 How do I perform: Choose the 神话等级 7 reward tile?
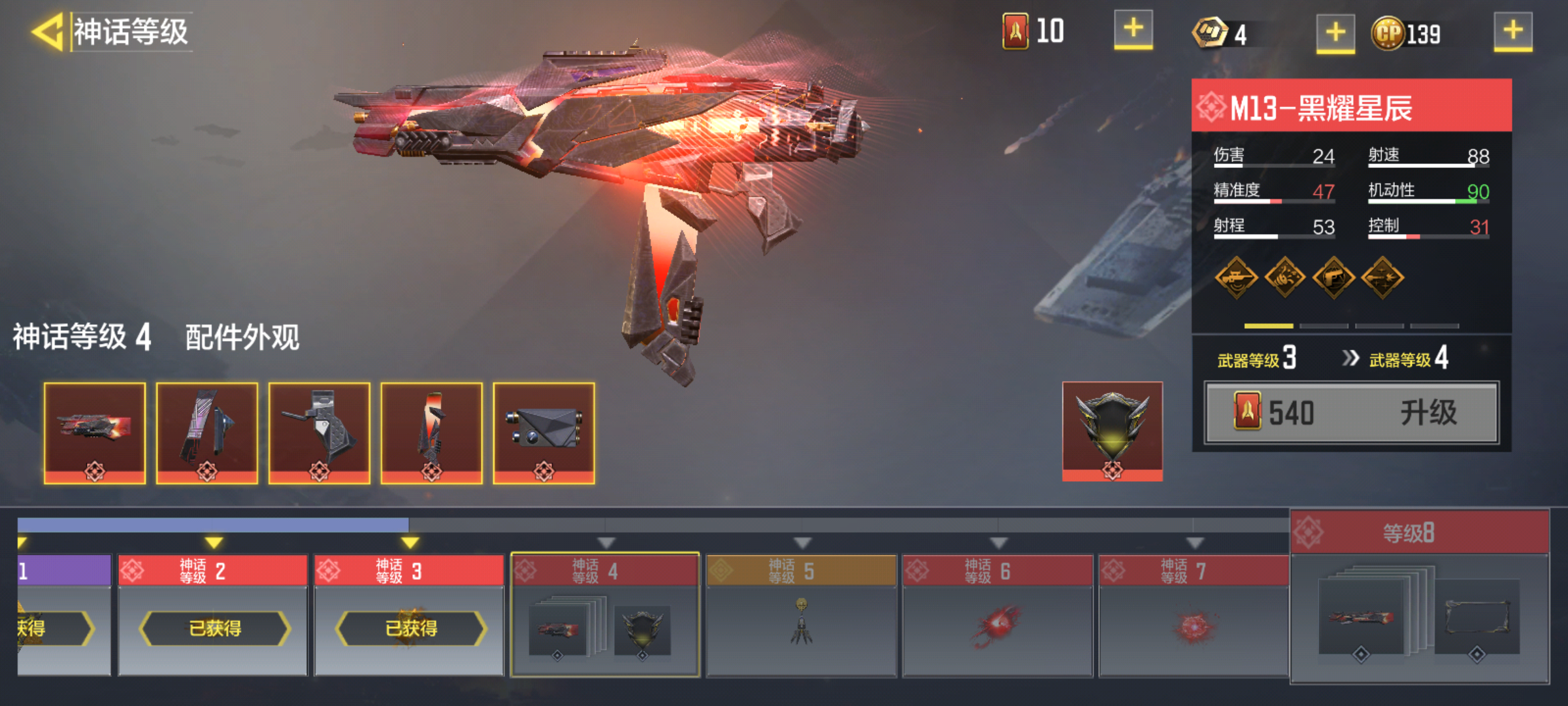(1194, 614)
